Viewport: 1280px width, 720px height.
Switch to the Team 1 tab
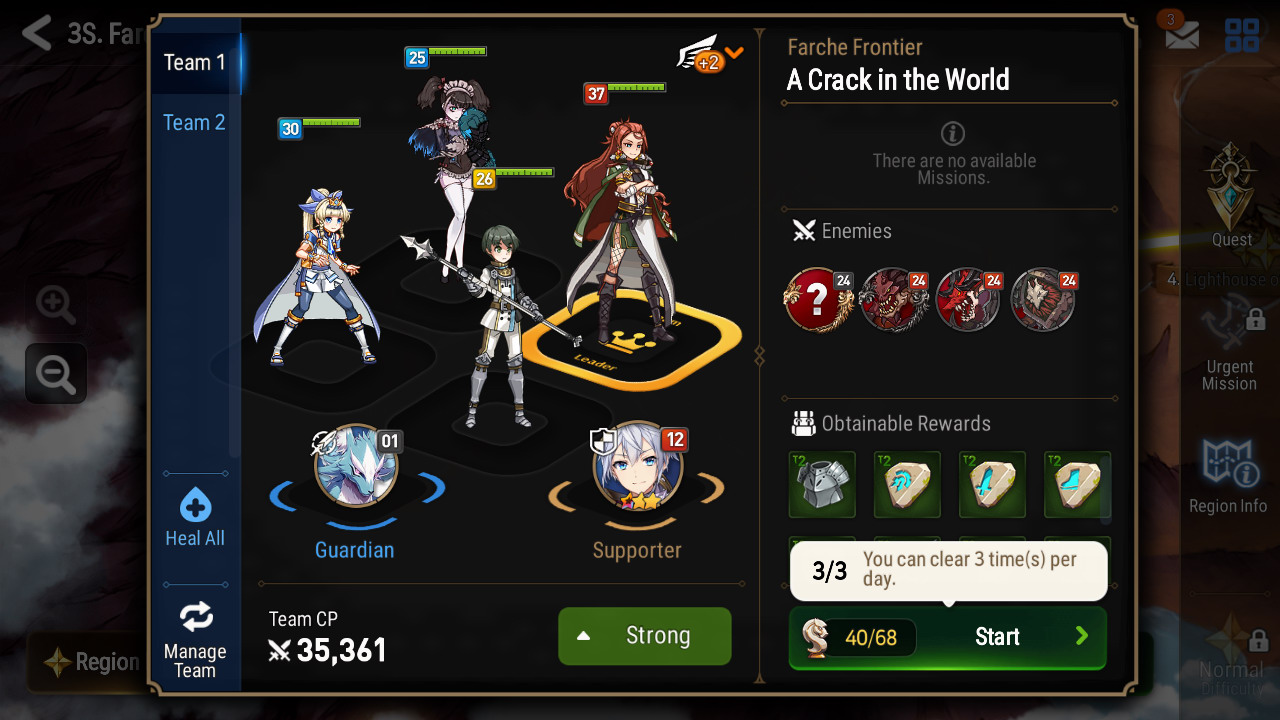click(x=195, y=62)
